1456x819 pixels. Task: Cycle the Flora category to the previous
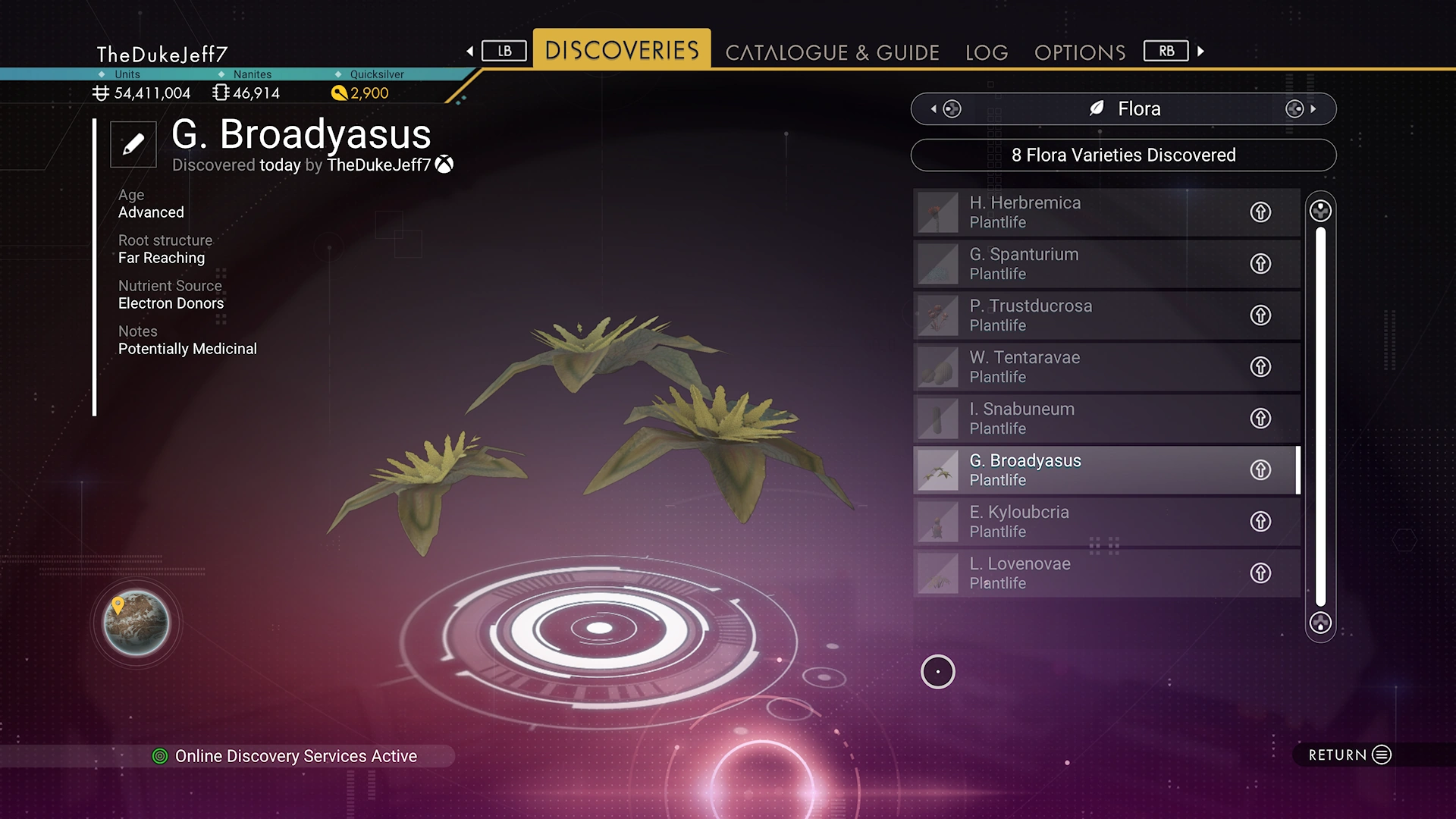point(946,109)
